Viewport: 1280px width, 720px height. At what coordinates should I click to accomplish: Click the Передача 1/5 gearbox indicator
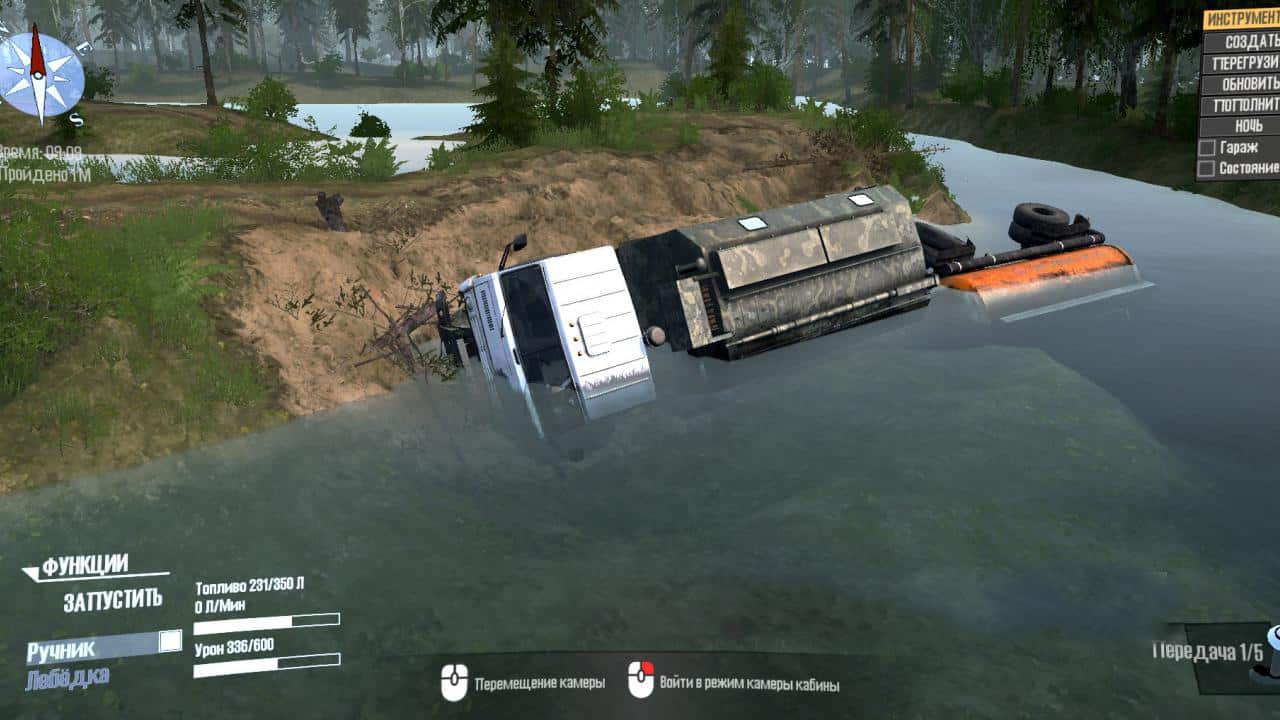[x=1208, y=652]
